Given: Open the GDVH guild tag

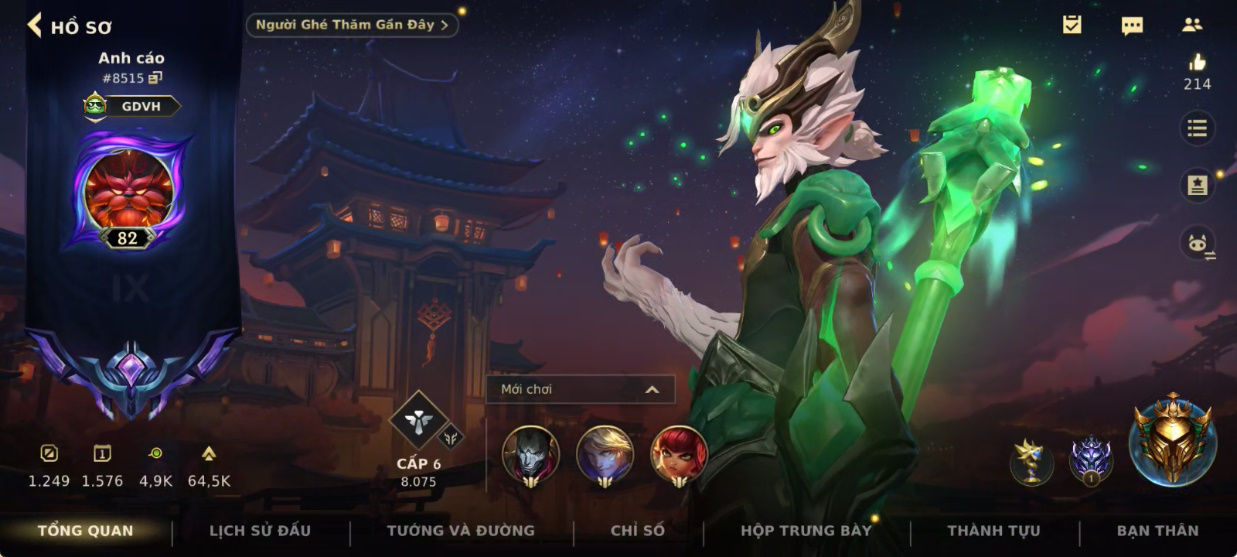Looking at the screenshot, I should point(133,106).
